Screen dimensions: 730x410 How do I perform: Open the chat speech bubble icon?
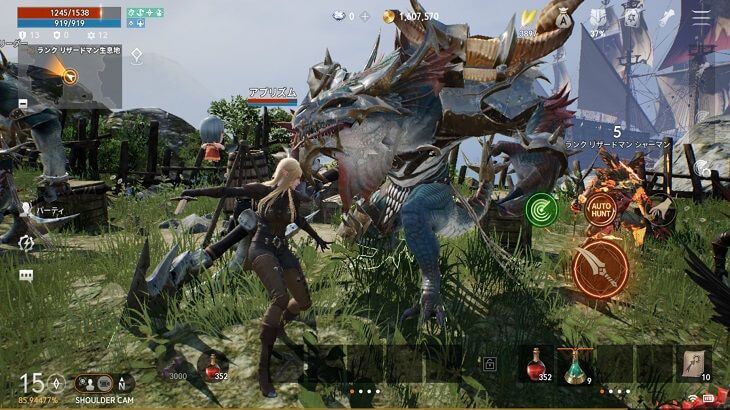[x=26, y=275]
